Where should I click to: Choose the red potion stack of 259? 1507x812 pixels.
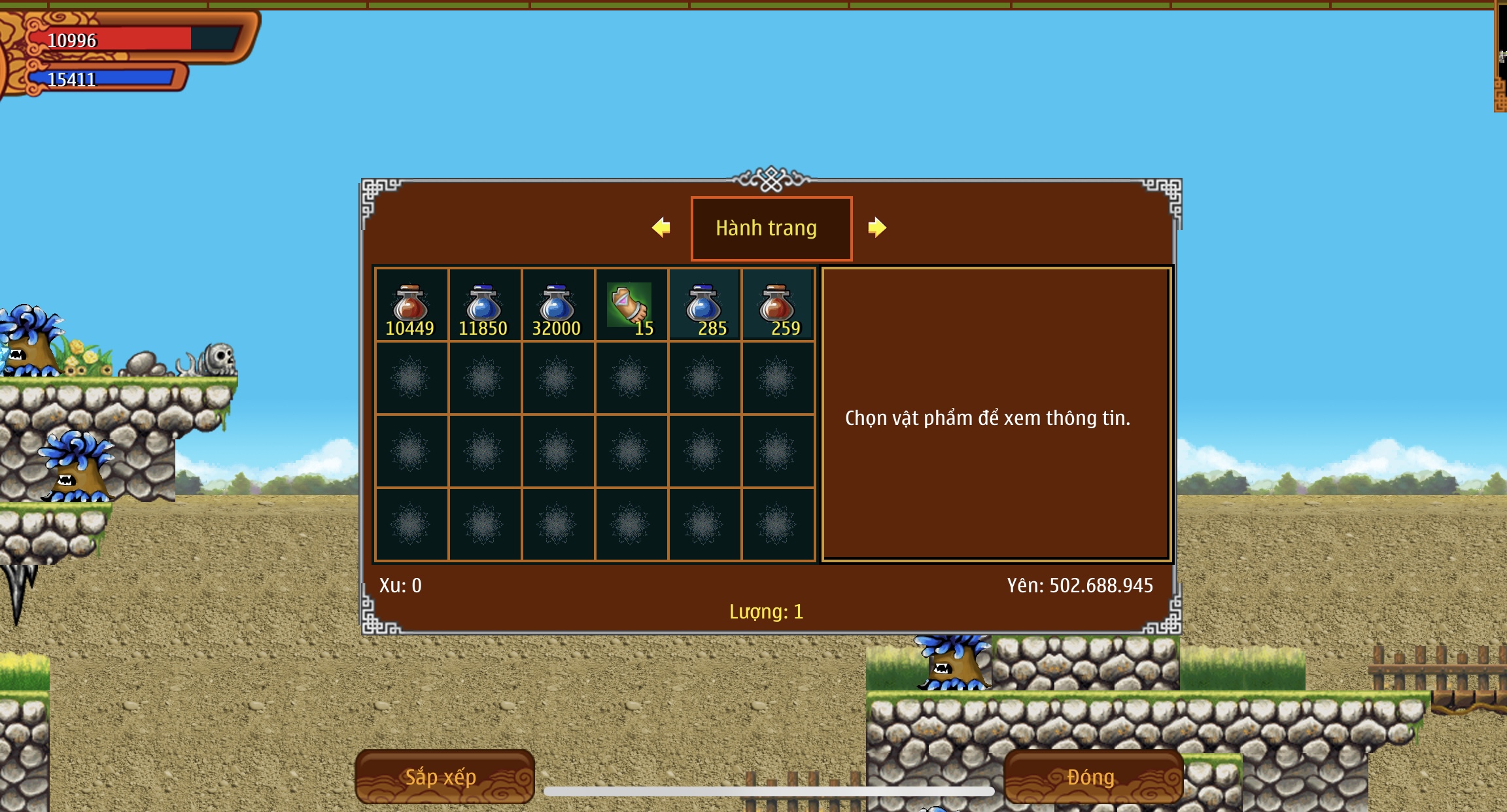[777, 305]
